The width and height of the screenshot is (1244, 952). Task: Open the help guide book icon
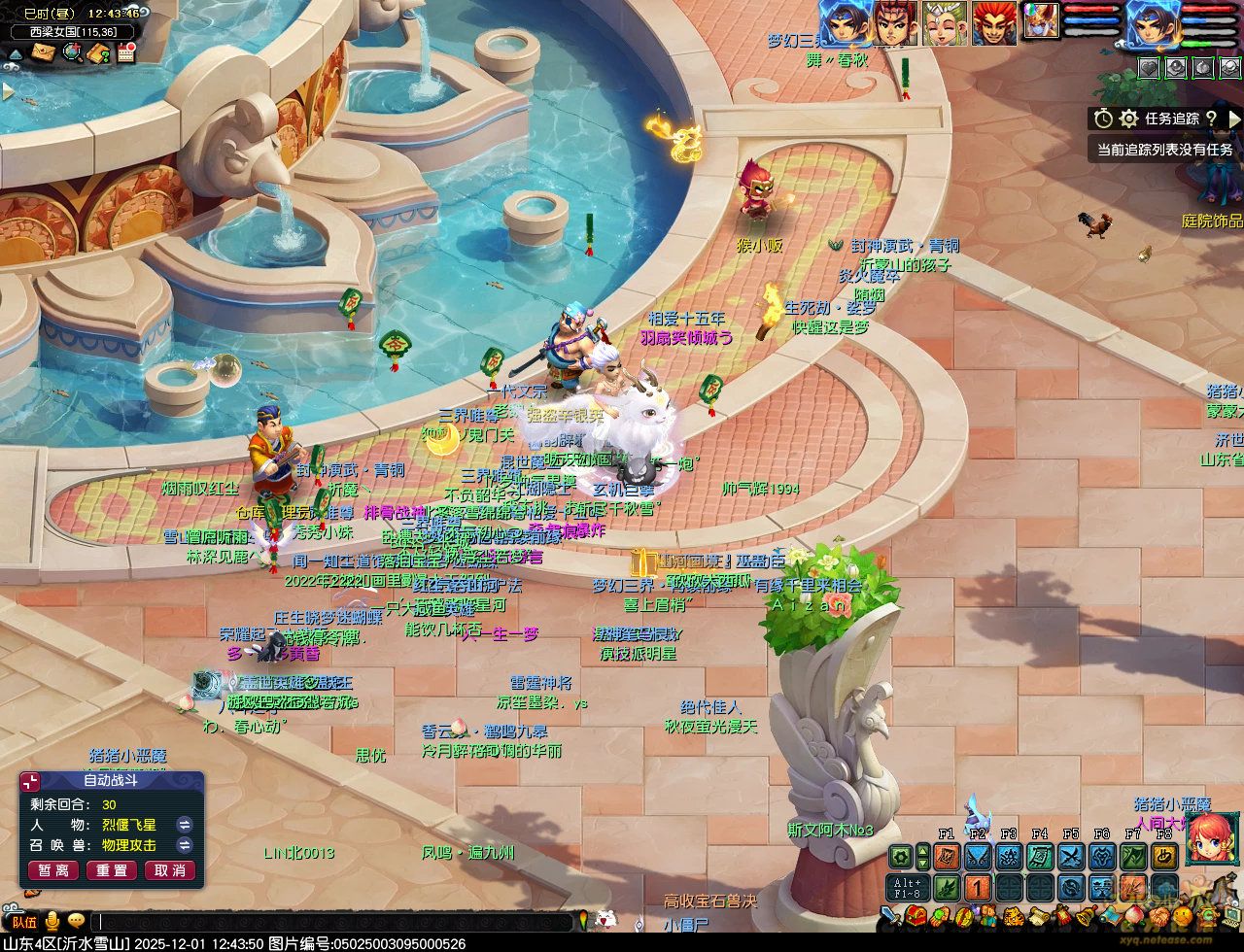pos(98,53)
